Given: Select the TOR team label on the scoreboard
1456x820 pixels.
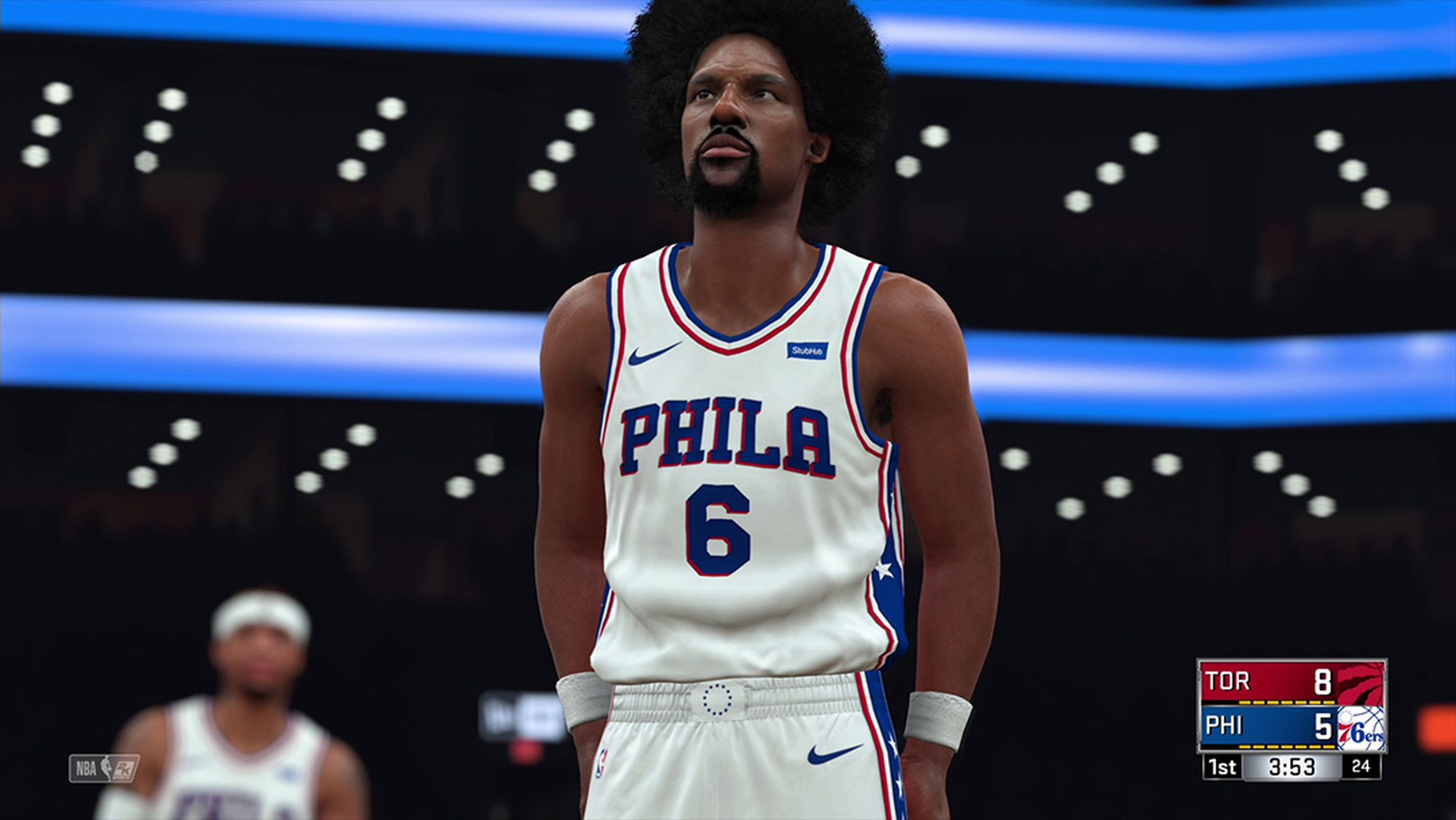Looking at the screenshot, I should pyautogui.click(x=1228, y=681).
